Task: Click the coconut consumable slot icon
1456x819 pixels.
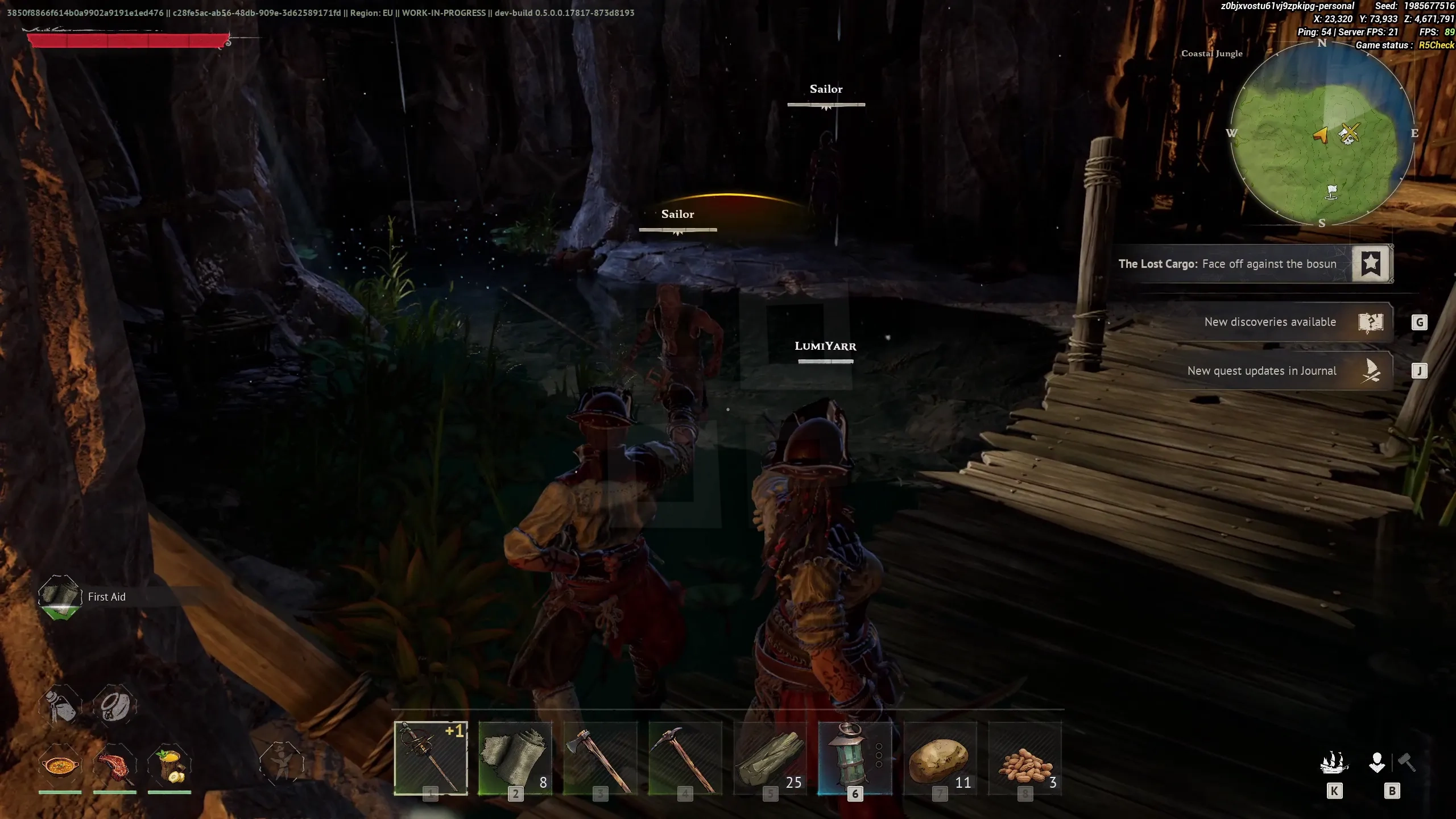Action: coord(115,706)
